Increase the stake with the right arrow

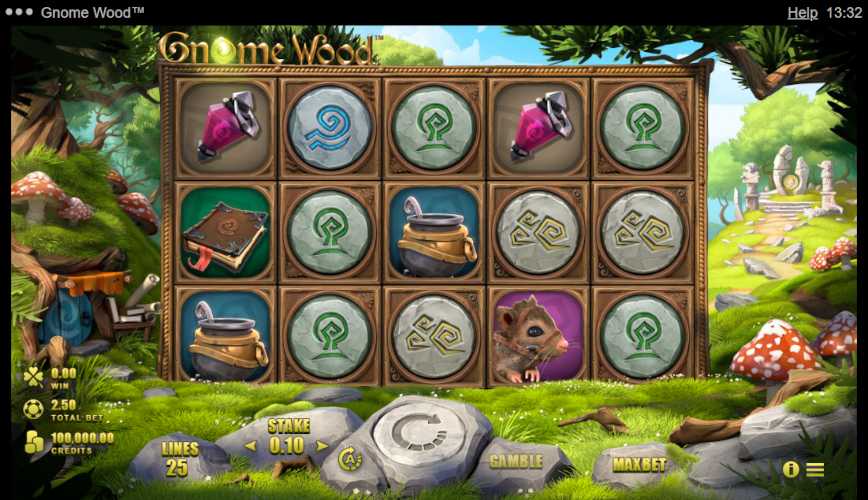(322, 445)
